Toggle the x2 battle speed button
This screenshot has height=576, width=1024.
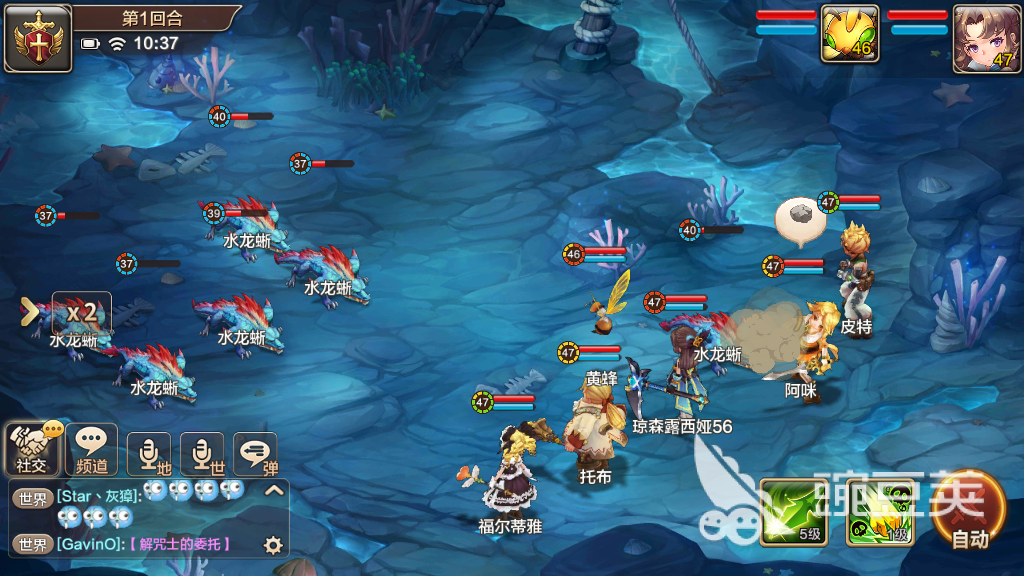(x=81, y=312)
